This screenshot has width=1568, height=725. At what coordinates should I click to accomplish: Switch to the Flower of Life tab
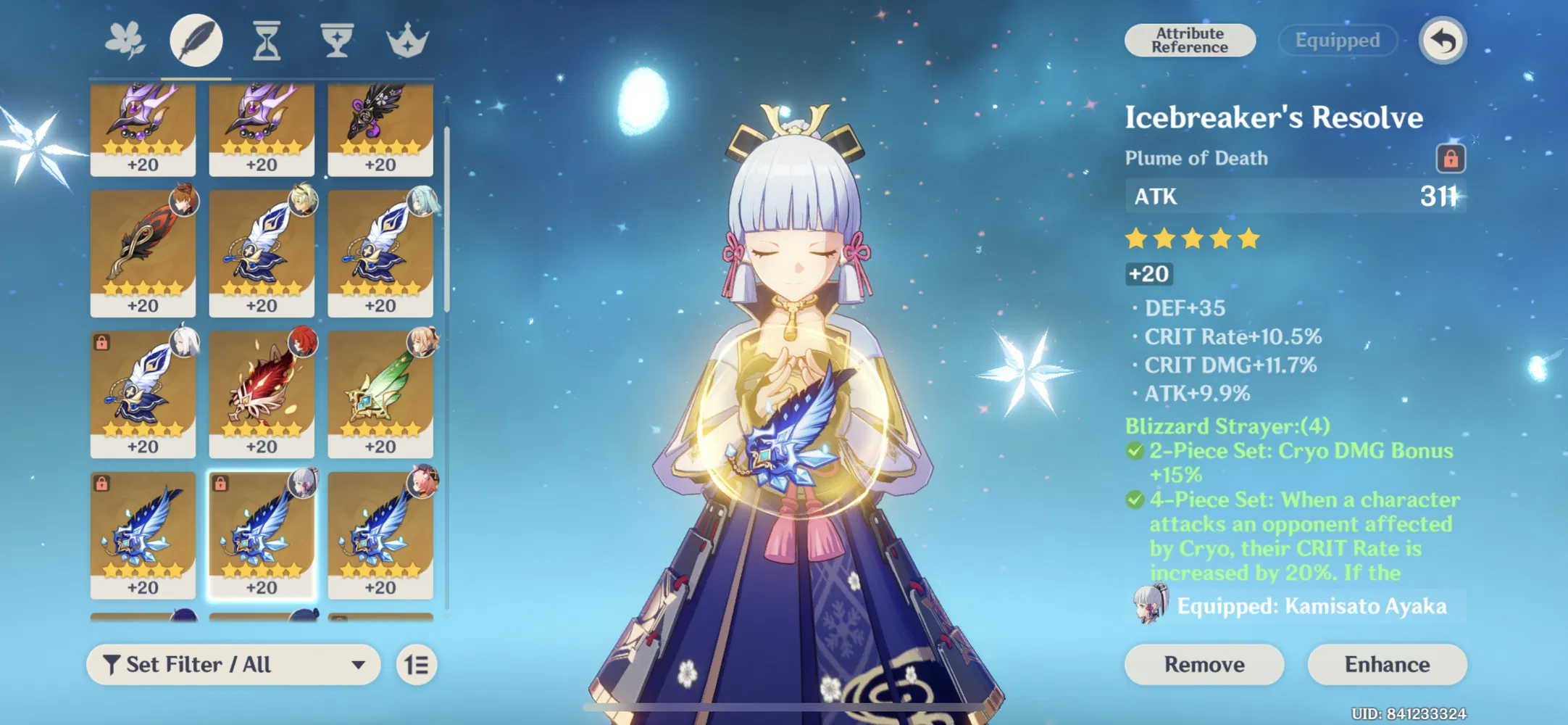pos(125,40)
